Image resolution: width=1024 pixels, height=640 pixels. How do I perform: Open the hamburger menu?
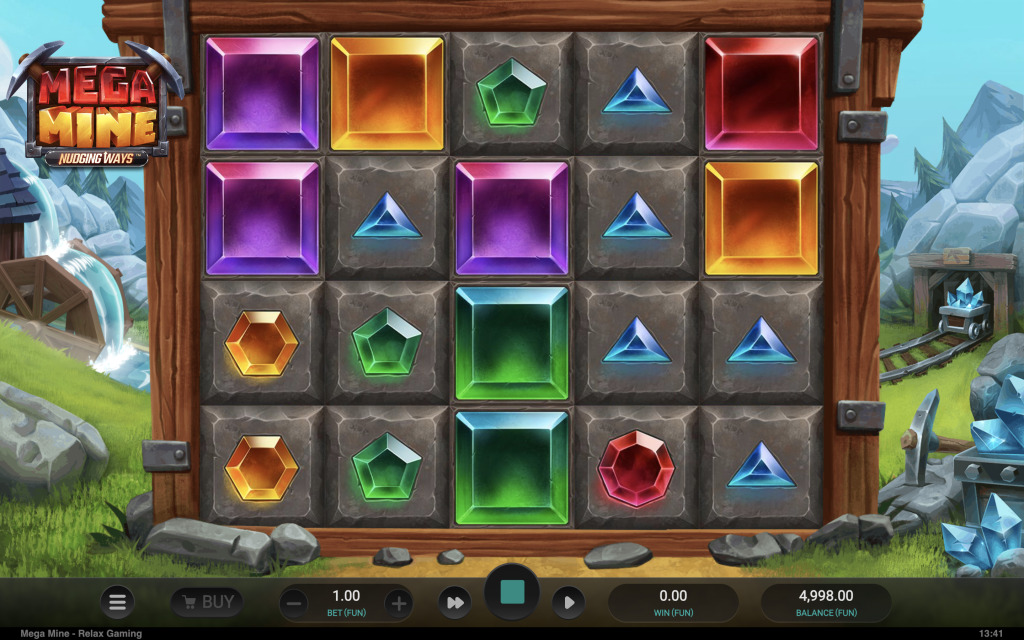tap(117, 602)
